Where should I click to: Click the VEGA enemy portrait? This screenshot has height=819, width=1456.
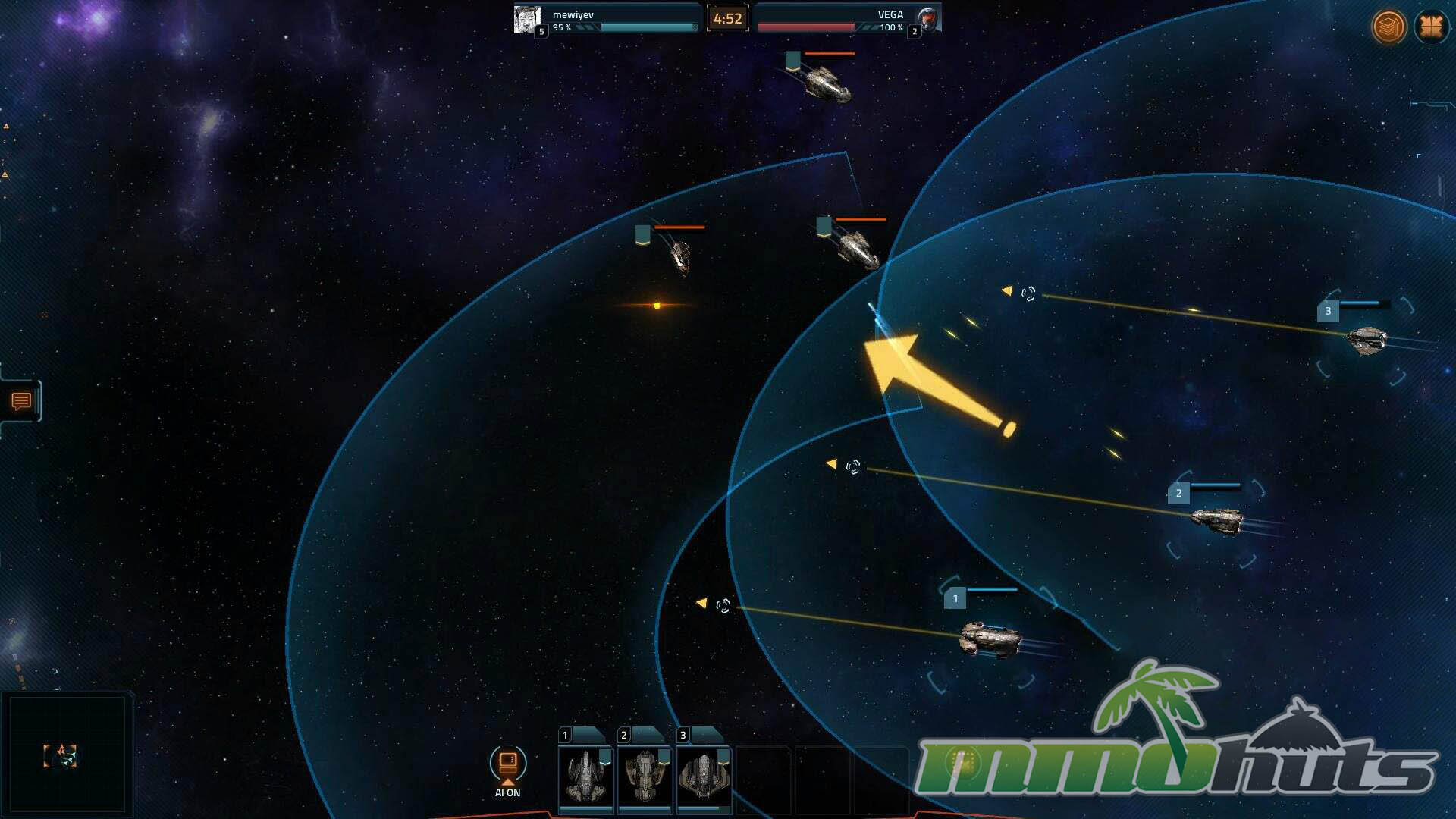pyautogui.click(x=927, y=19)
